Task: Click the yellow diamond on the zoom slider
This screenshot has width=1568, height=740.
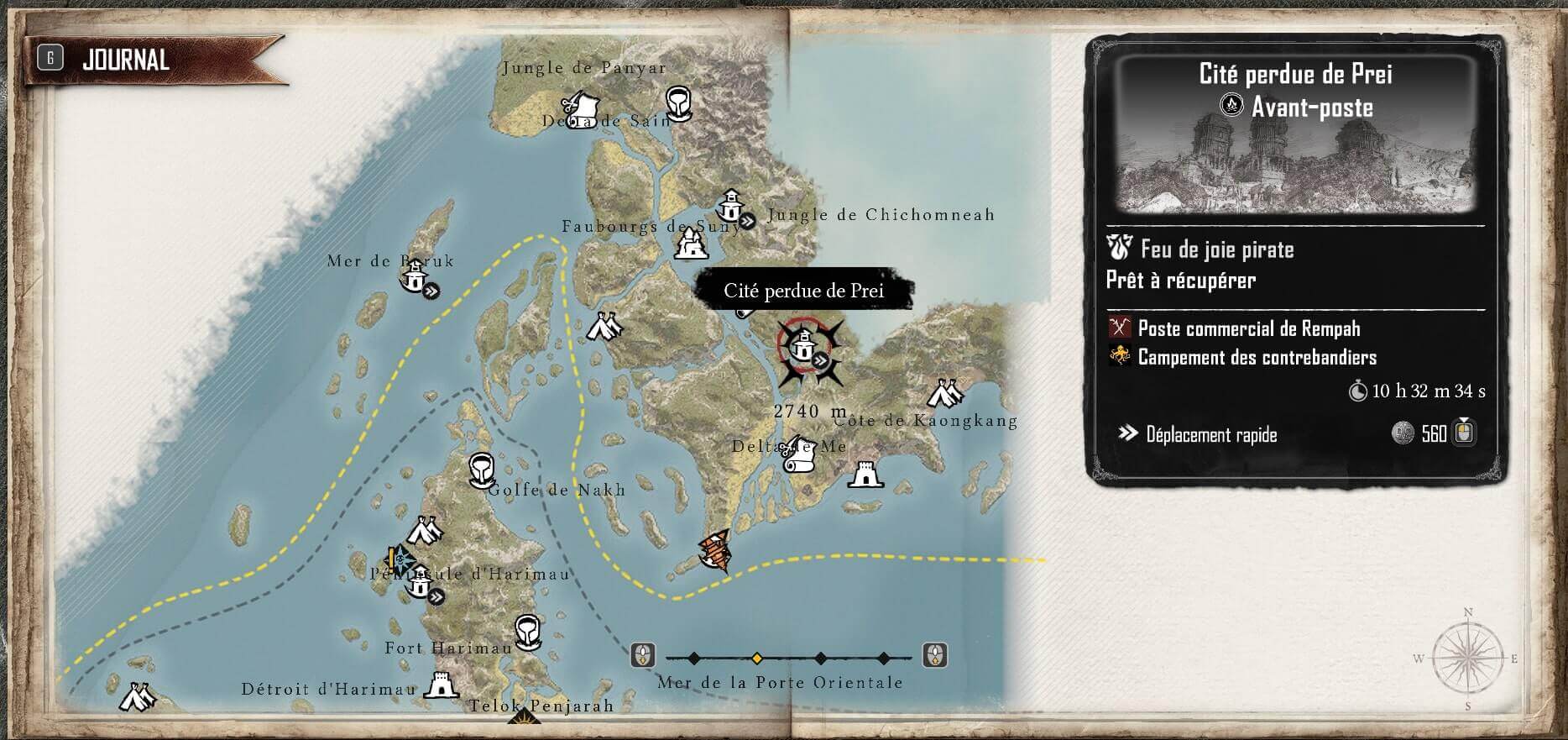Action: click(756, 658)
